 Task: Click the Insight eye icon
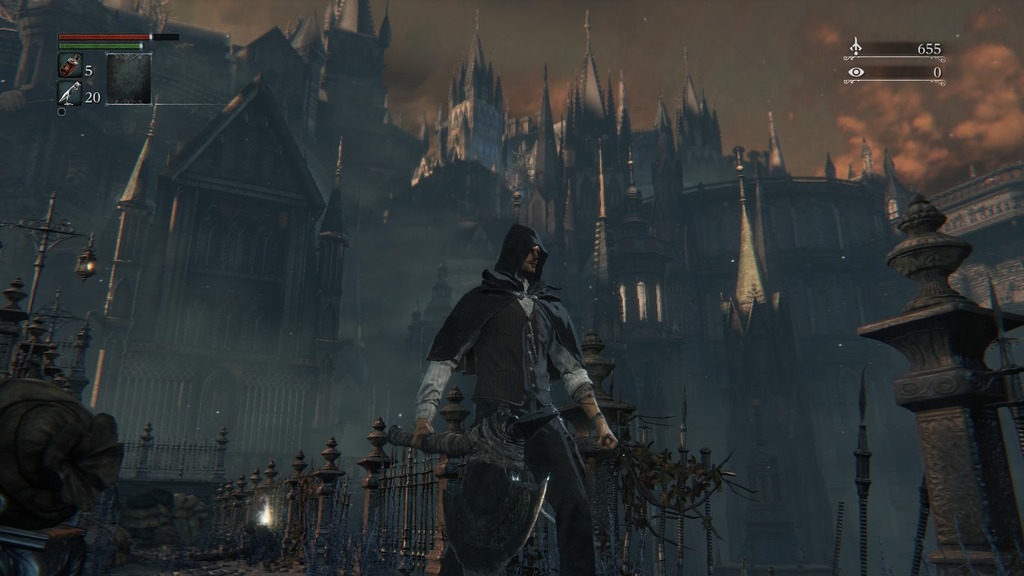[x=856, y=72]
